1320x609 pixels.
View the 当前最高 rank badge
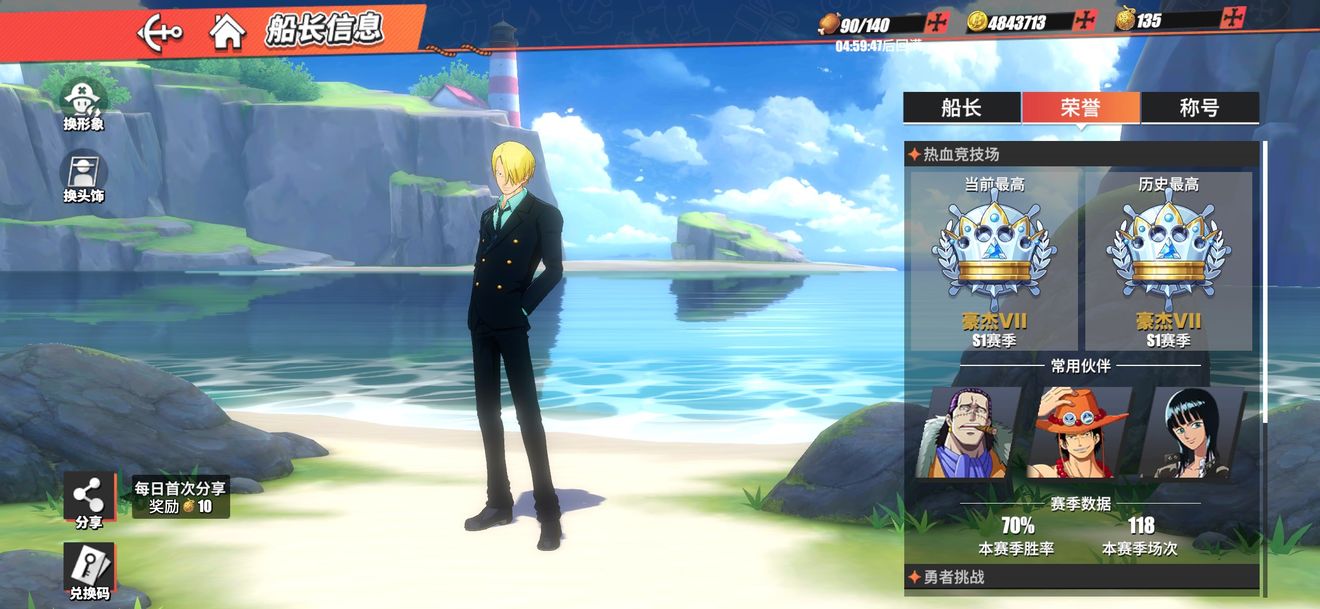coord(994,260)
